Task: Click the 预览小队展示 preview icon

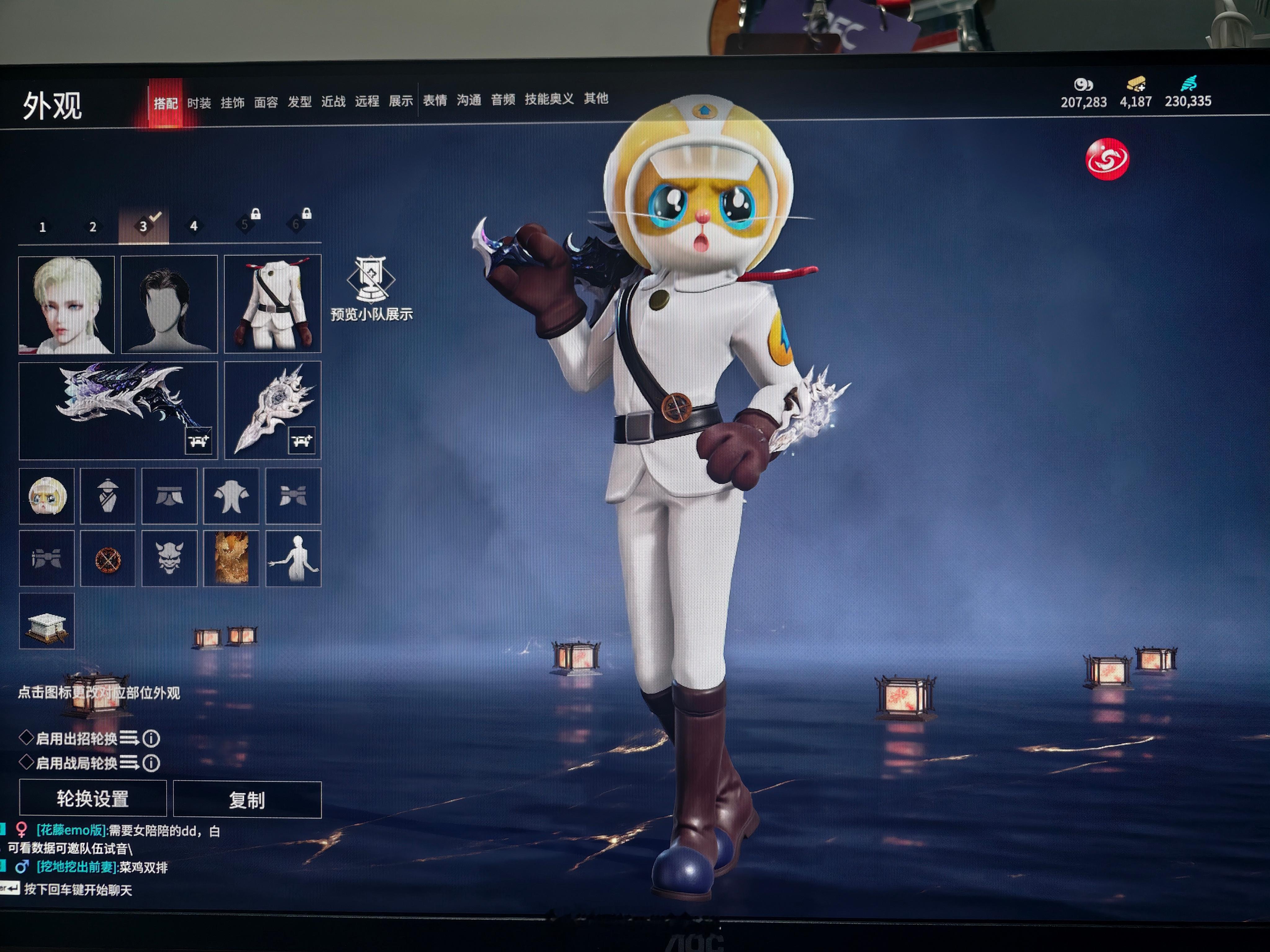Action: pos(371,287)
